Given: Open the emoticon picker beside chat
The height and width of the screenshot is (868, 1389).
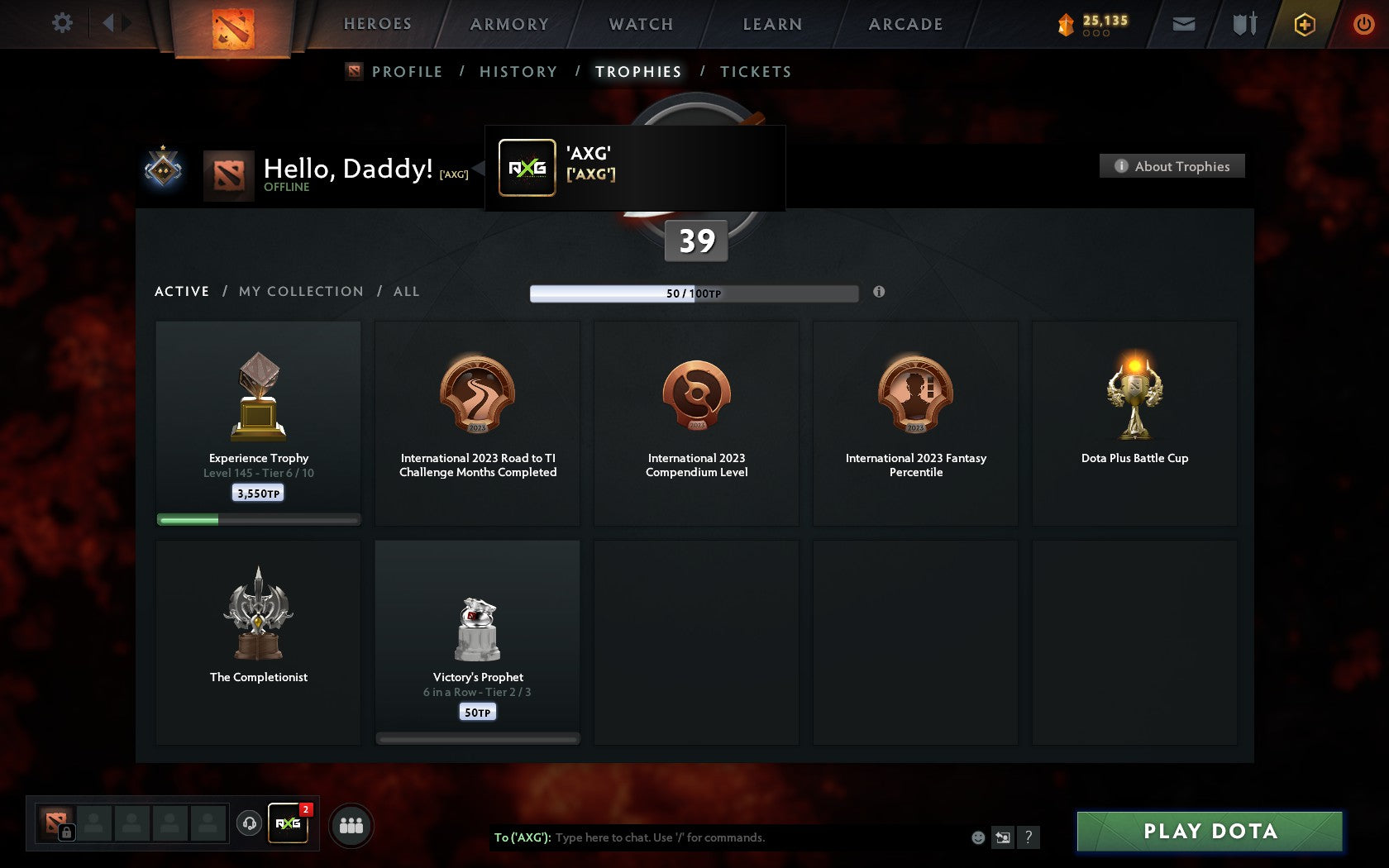Looking at the screenshot, I should (978, 837).
